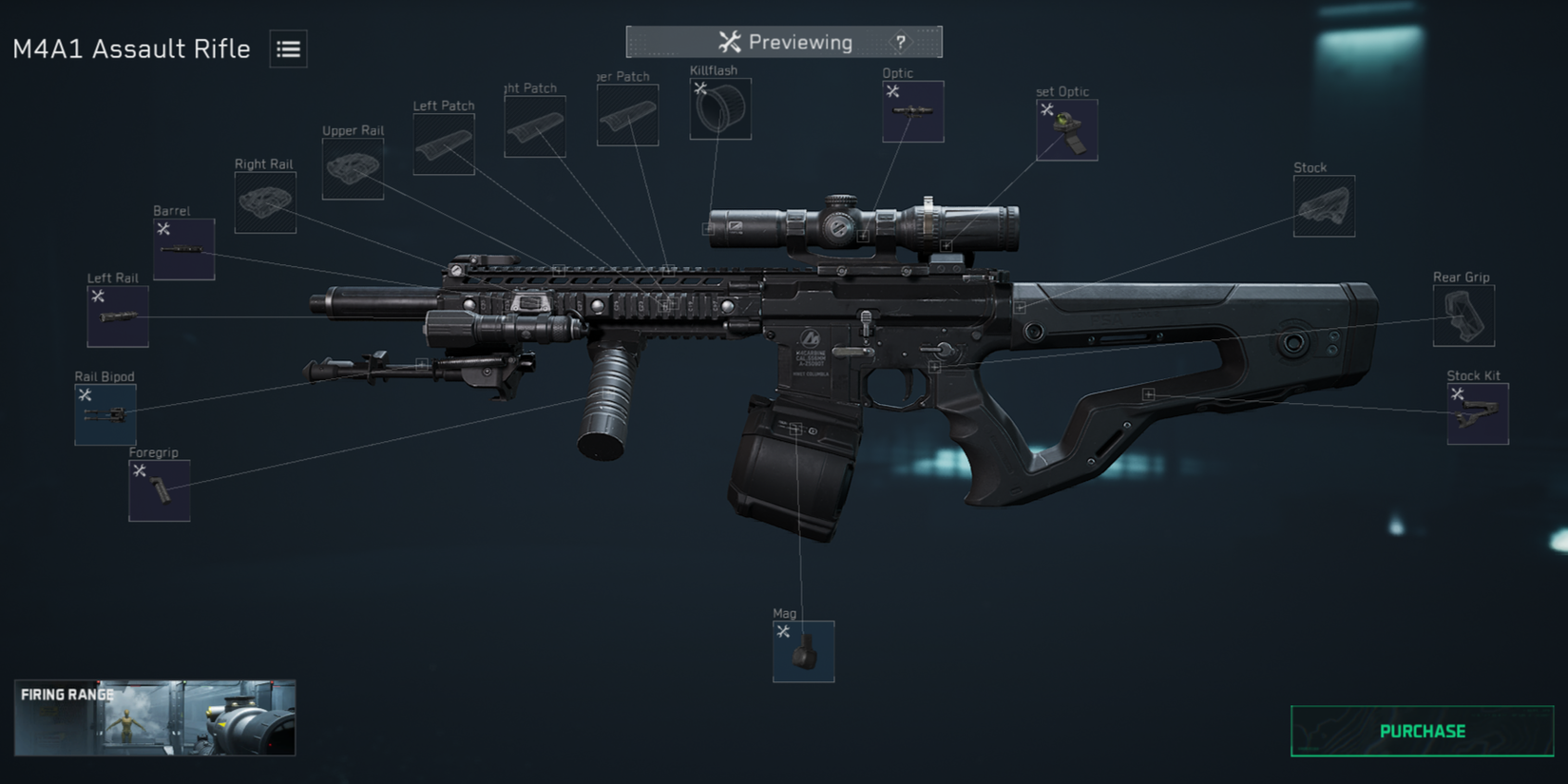Open the Upper Rail attachment slot

click(352, 167)
